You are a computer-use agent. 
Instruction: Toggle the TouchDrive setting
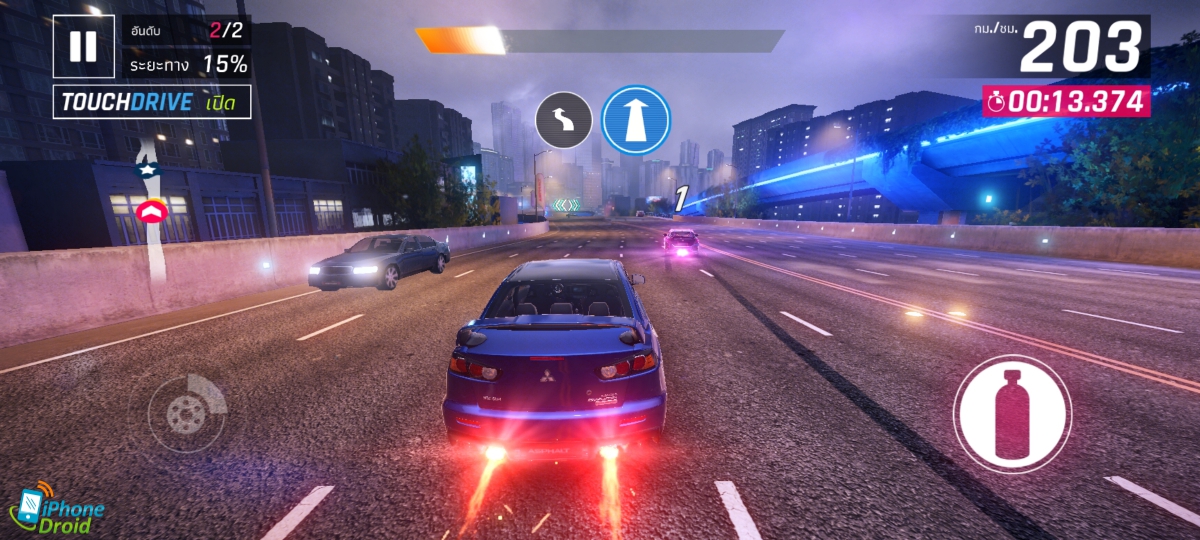tap(152, 102)
